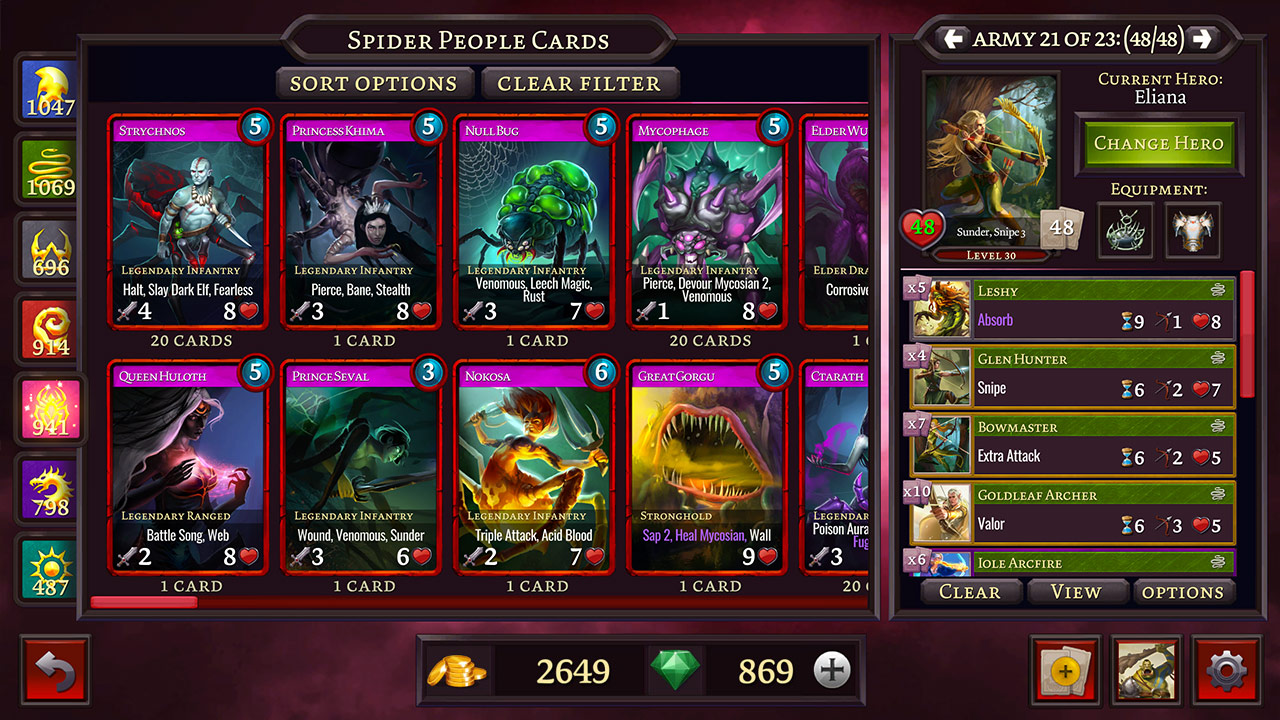This screenshot has width=1280, height=720.
Task: Open Sort Options
Action: point(374,84)
